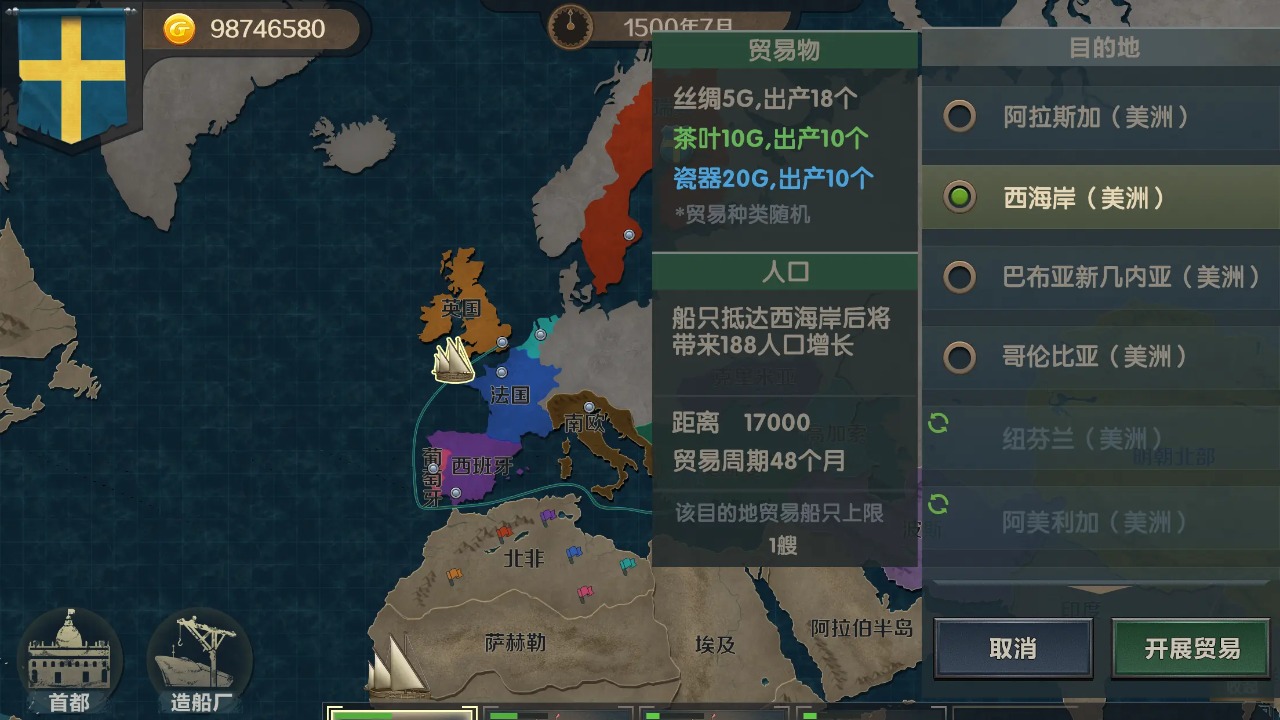
Task: Select 哥伦比亚（美洲）as destination
Action: tap(960, 357)
